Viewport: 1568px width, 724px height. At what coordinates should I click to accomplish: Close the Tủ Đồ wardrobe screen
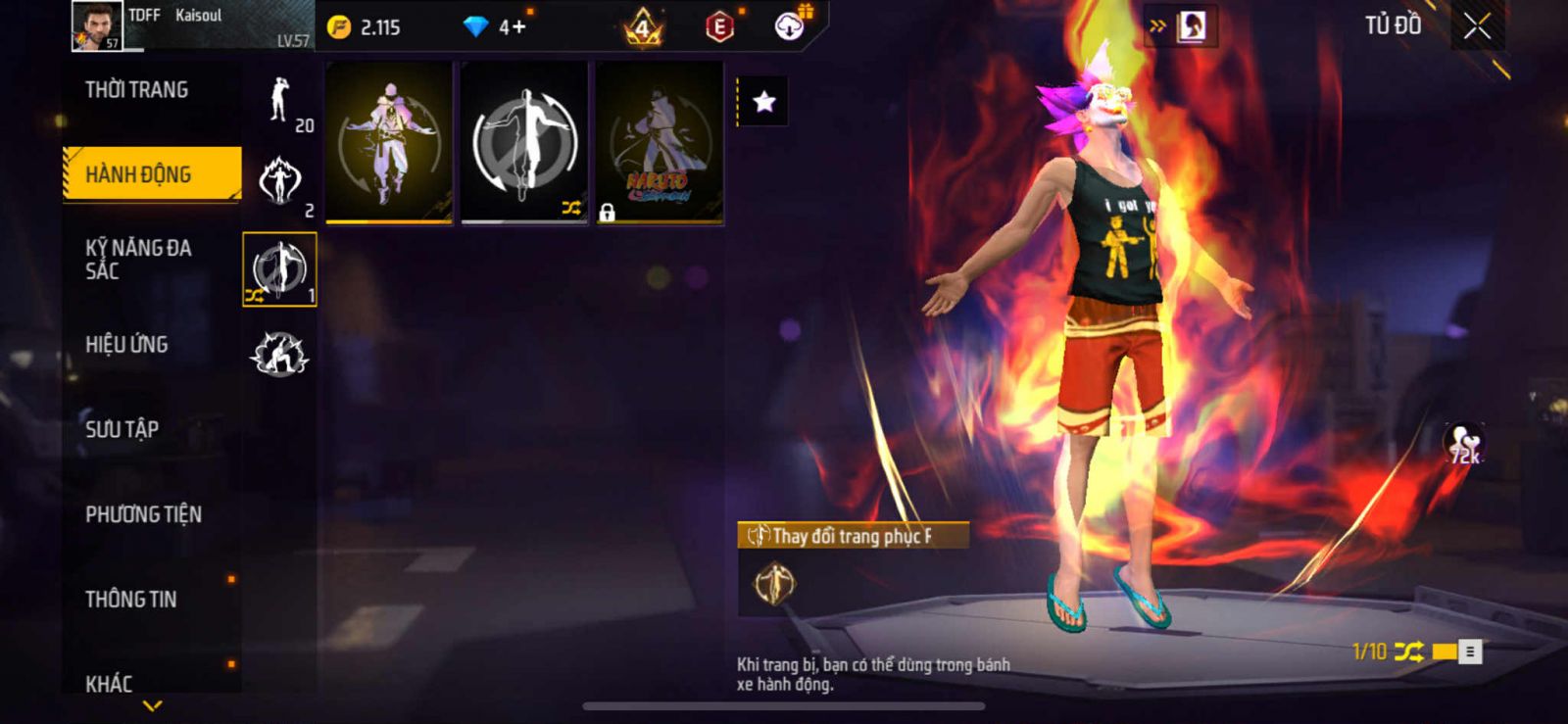click(x=1477, y=26)
